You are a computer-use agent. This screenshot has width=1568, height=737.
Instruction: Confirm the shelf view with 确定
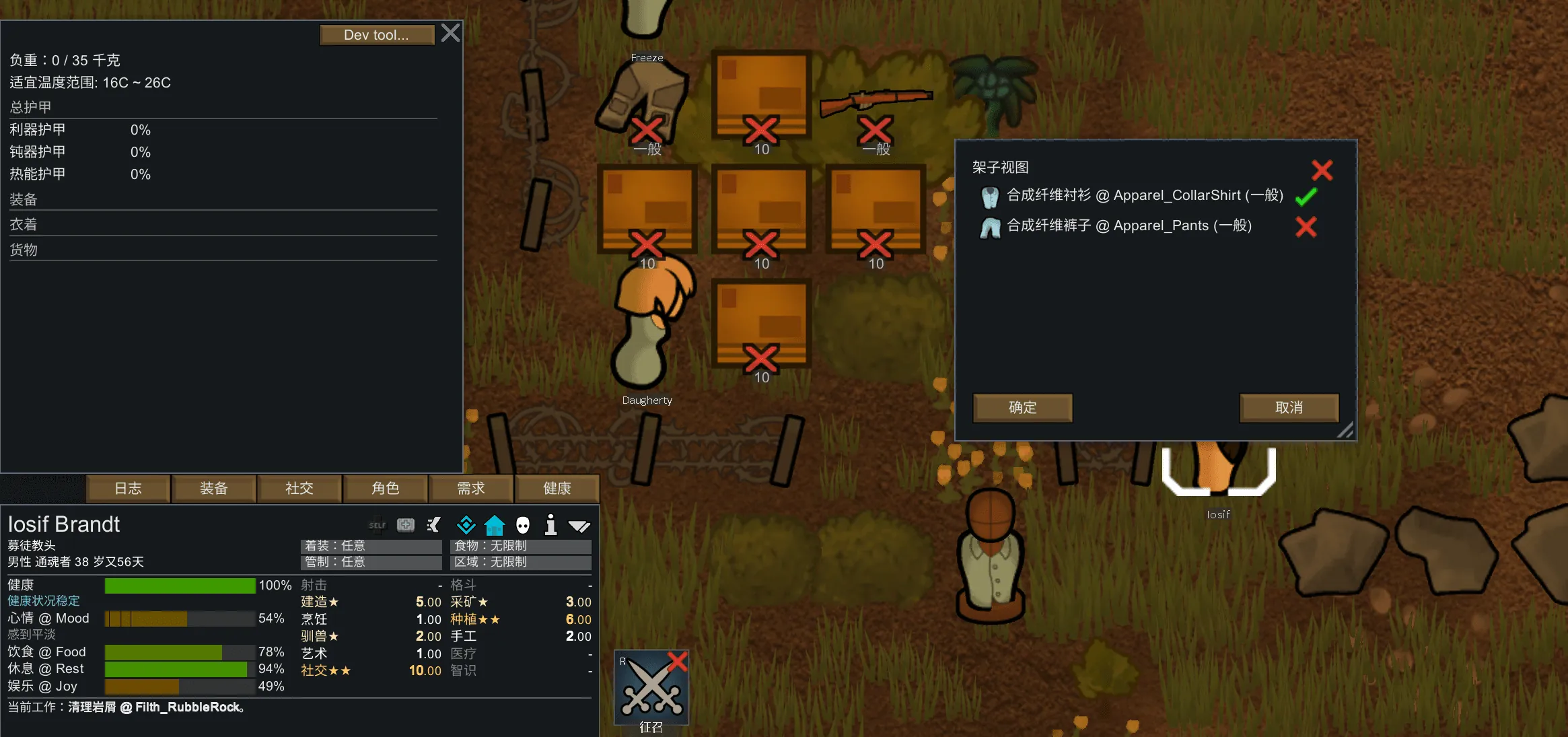click(1022, 408)
